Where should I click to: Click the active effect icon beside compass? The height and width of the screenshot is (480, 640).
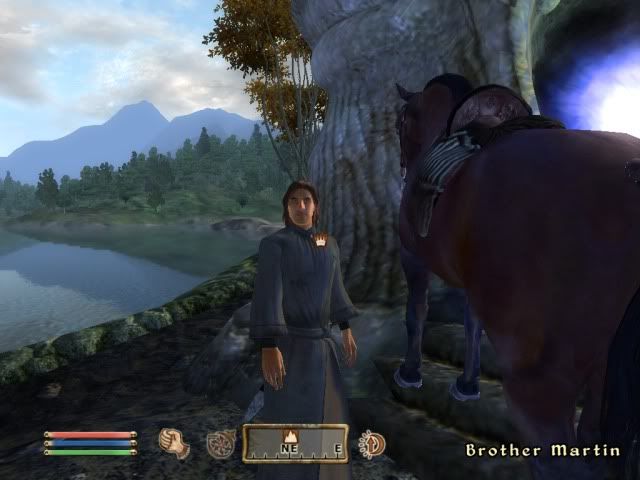[x=372, y=443]
